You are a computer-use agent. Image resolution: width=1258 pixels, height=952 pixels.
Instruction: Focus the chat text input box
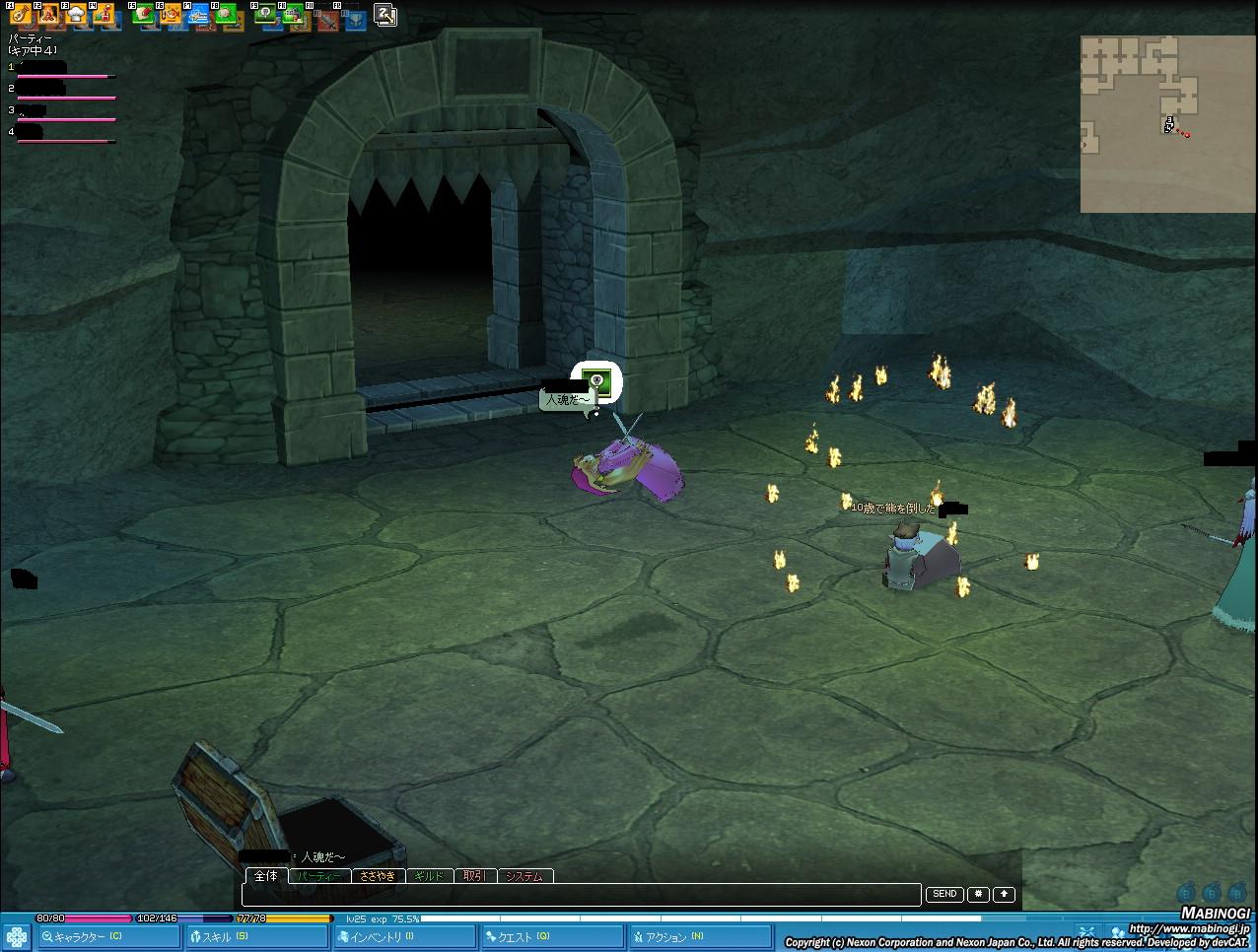click(582, 895)
